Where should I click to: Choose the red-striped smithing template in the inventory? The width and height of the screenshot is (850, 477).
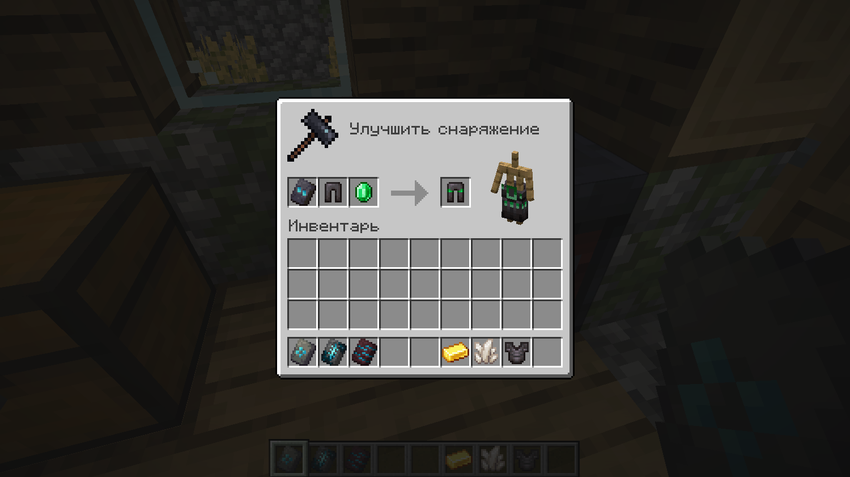pyautogui.click(x=364, y=352)
